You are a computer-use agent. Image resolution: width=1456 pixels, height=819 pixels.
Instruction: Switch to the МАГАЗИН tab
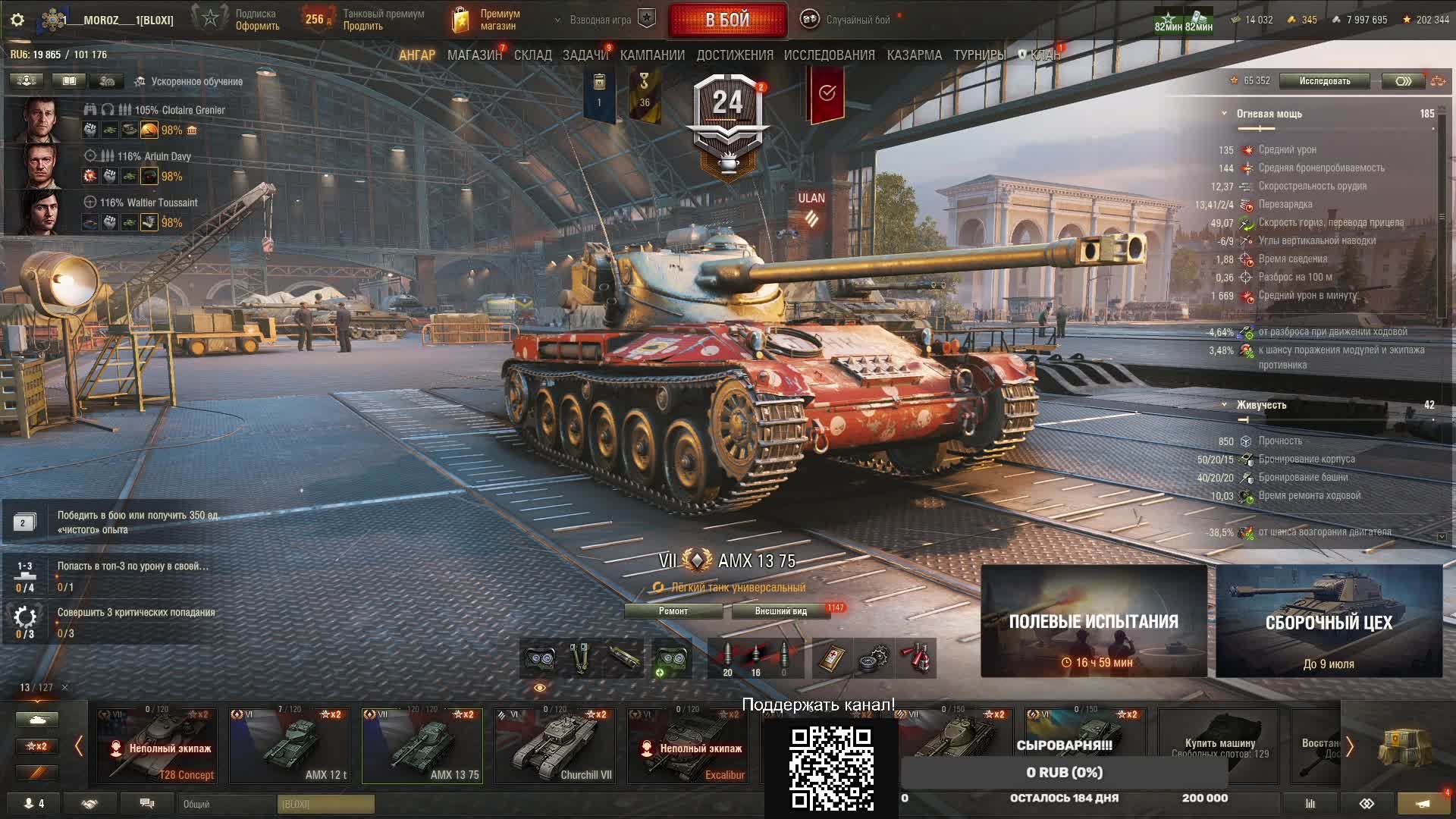point(474,55)
